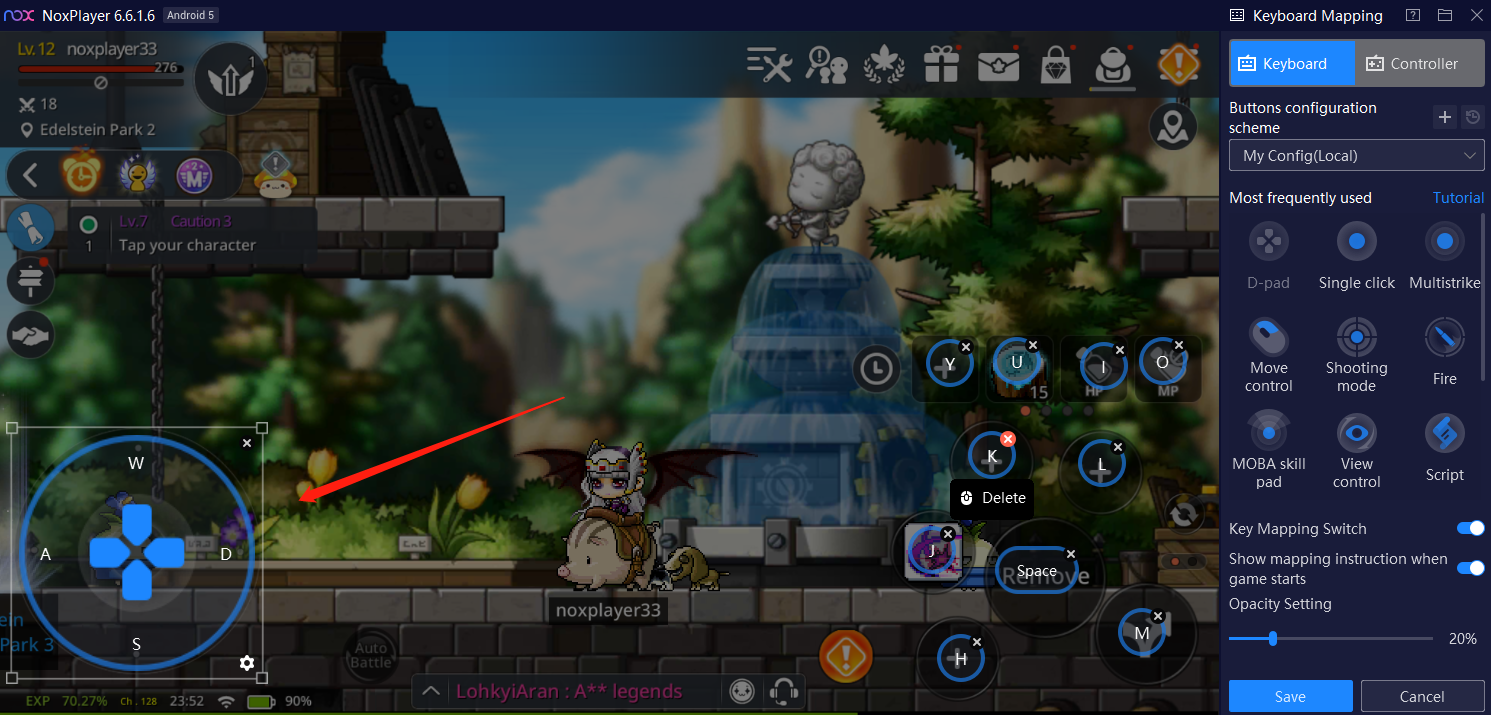The image size is (1491, 715).
Task: Choose the Multistrike mapping tool
Action: [x=1444, y=242]
